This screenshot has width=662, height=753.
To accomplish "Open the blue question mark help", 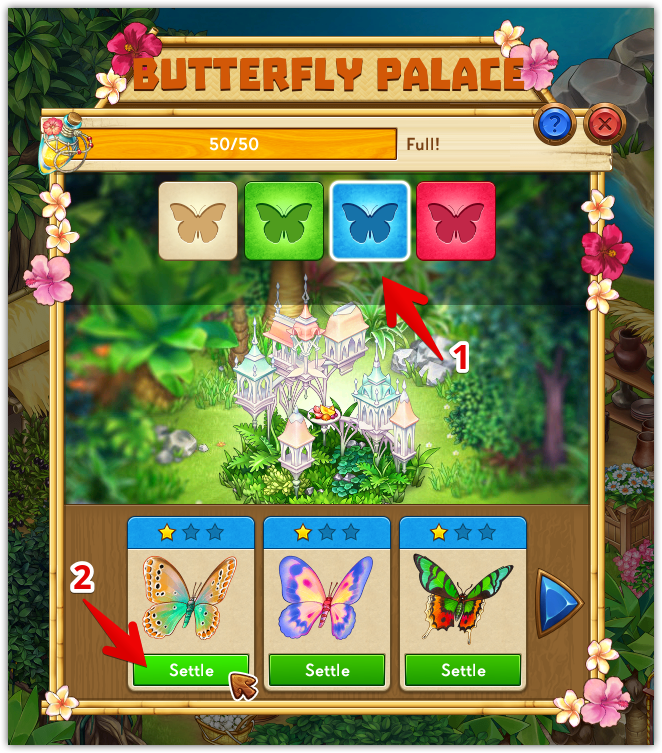I will point(554,124).
